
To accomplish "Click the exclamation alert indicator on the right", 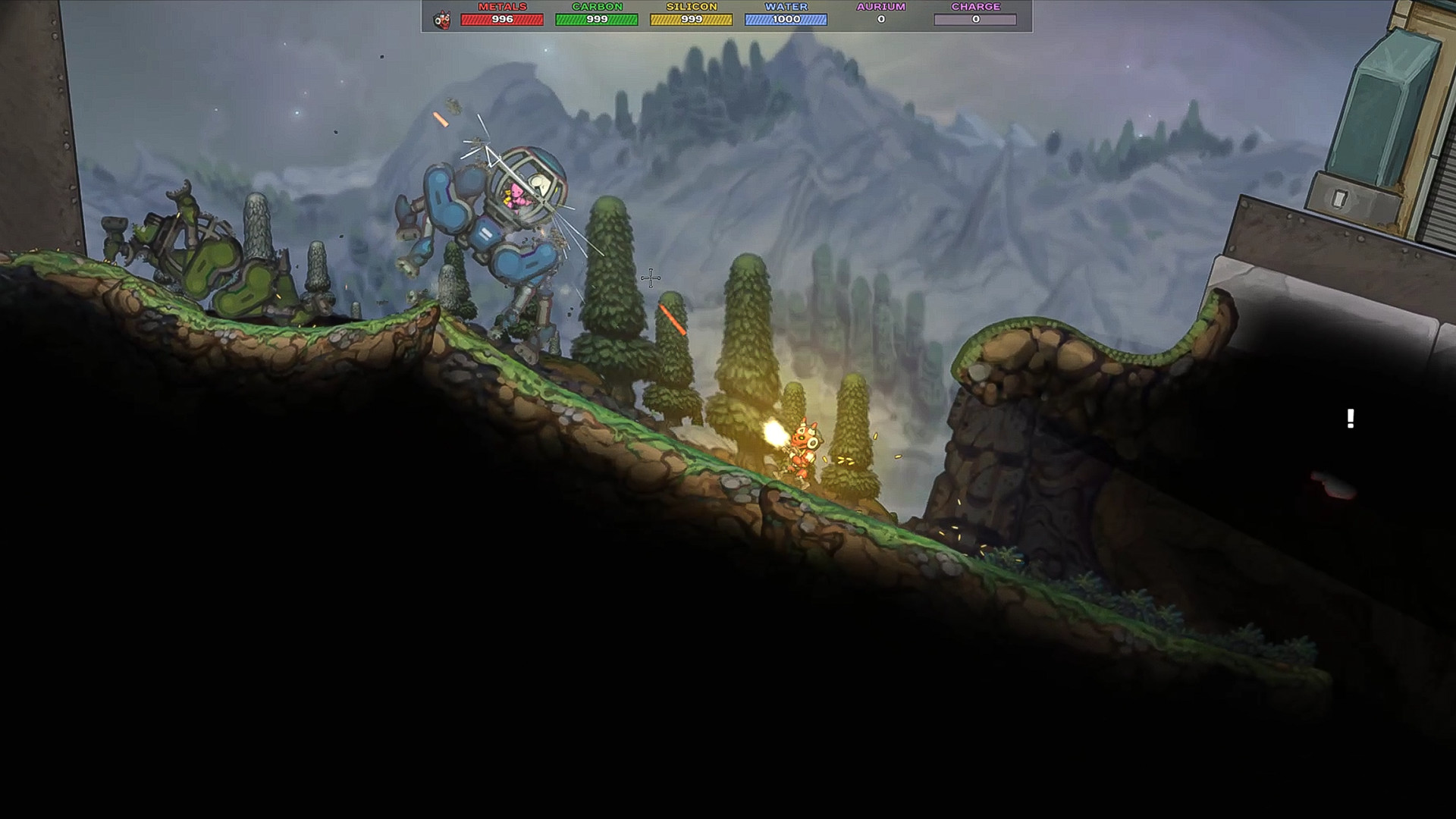I will (x=1349, y=419).
